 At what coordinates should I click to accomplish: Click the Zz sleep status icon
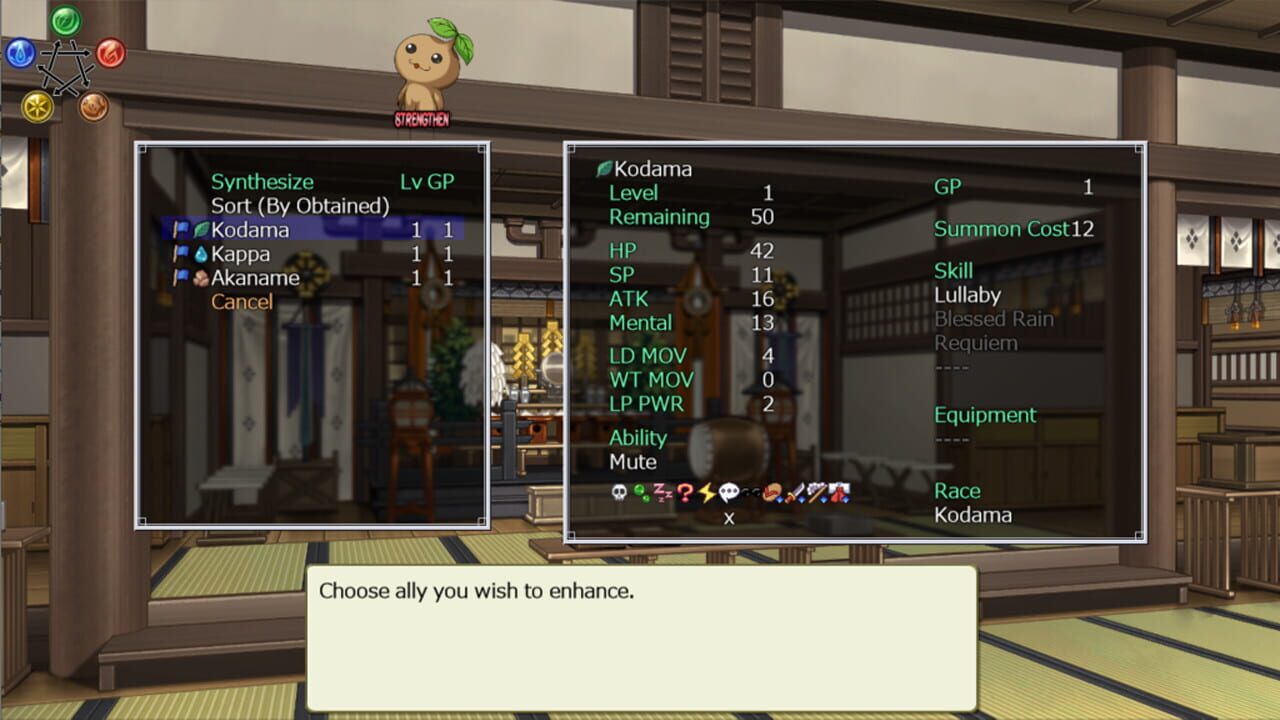(660, 493)
